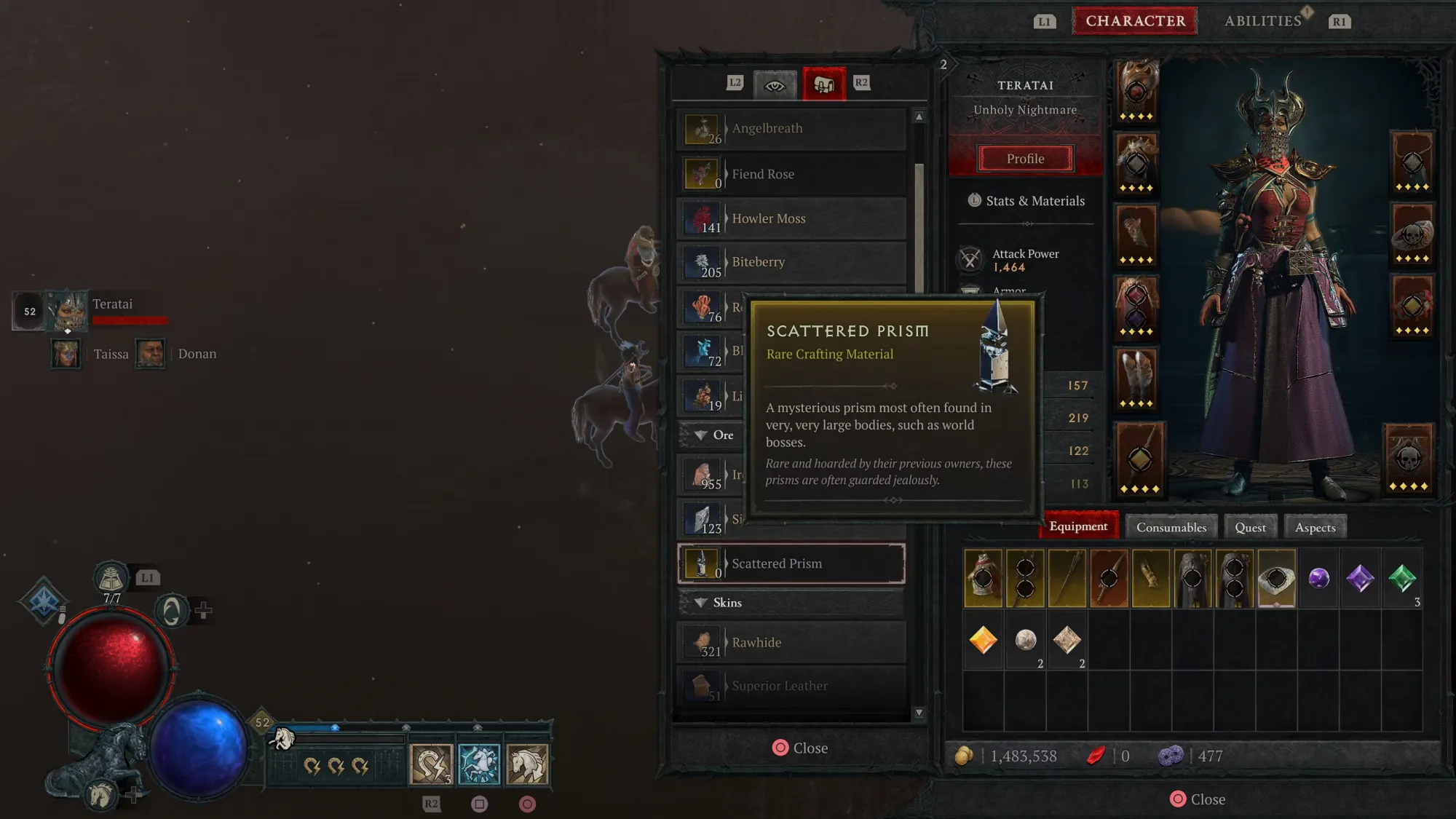Choose the Fiend Rose material row
Image resolution: width=1456 pixels, height=819 pixels.
(x=792, y=174)
